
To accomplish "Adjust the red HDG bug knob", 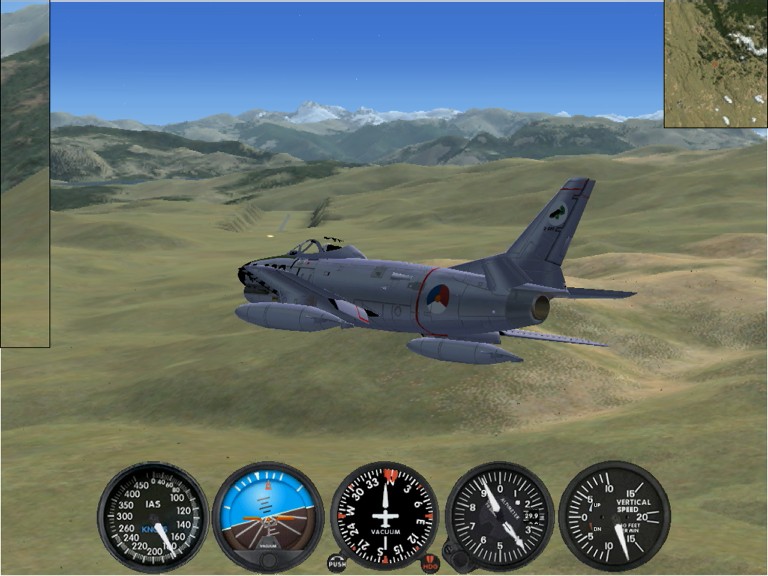I will point(431,563).
